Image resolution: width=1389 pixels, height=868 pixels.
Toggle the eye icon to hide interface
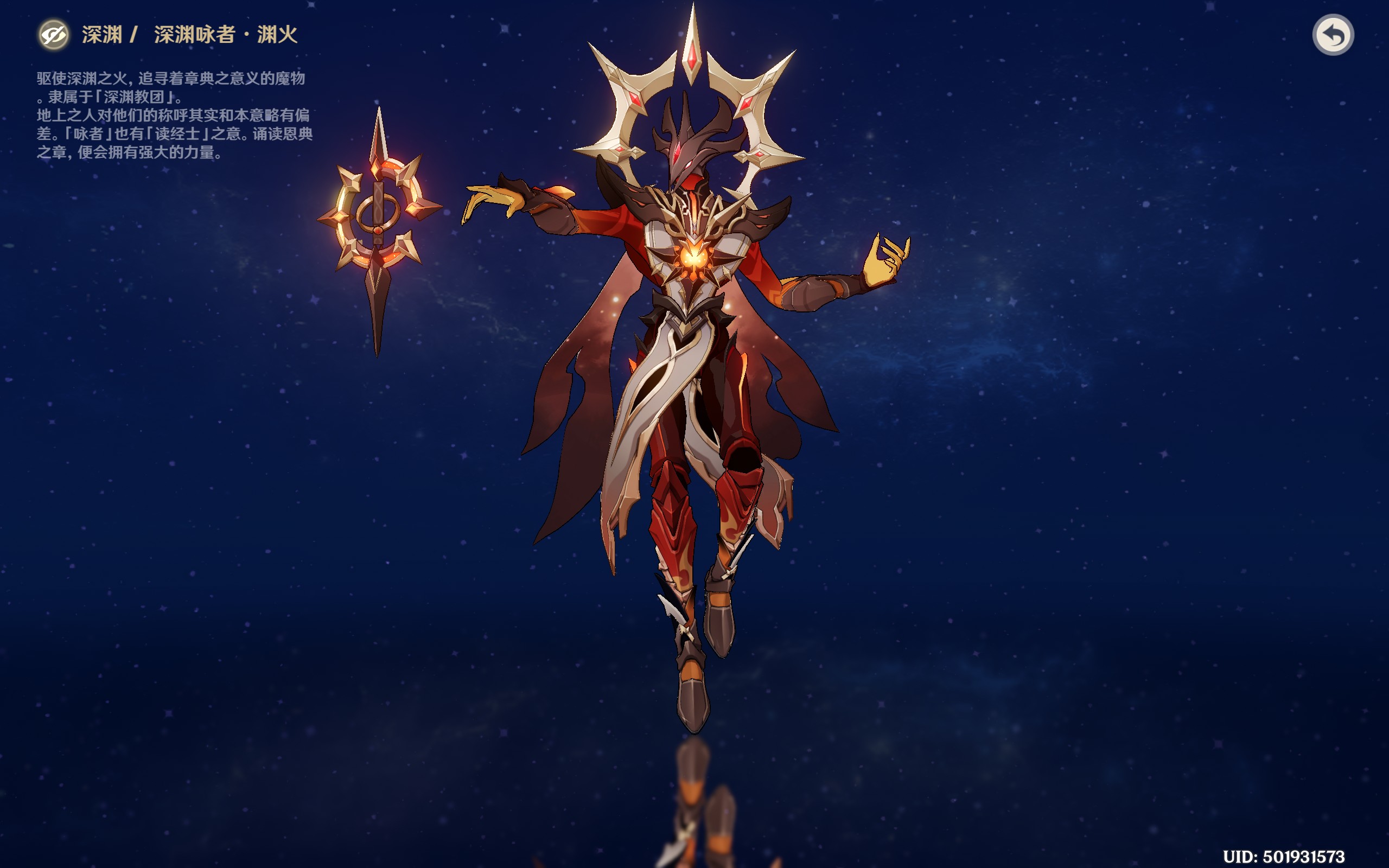54,35
